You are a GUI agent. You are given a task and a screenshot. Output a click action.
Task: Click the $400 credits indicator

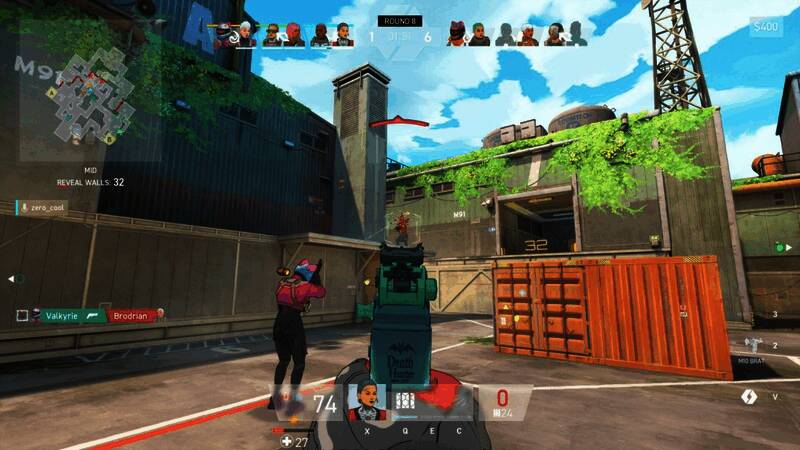[766, 27]
